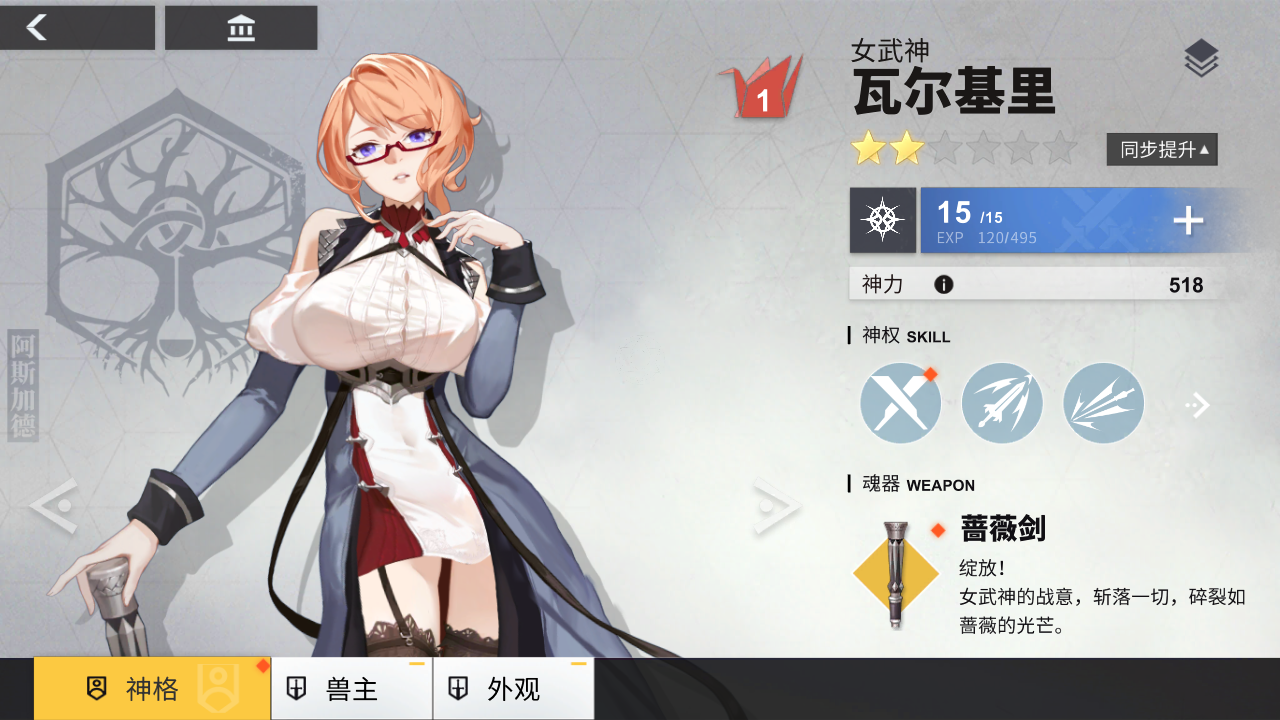The height and width of the screenshot is (720, 1280).
Task: Click the right navigation chevron on character view
Action: point(775,507)
